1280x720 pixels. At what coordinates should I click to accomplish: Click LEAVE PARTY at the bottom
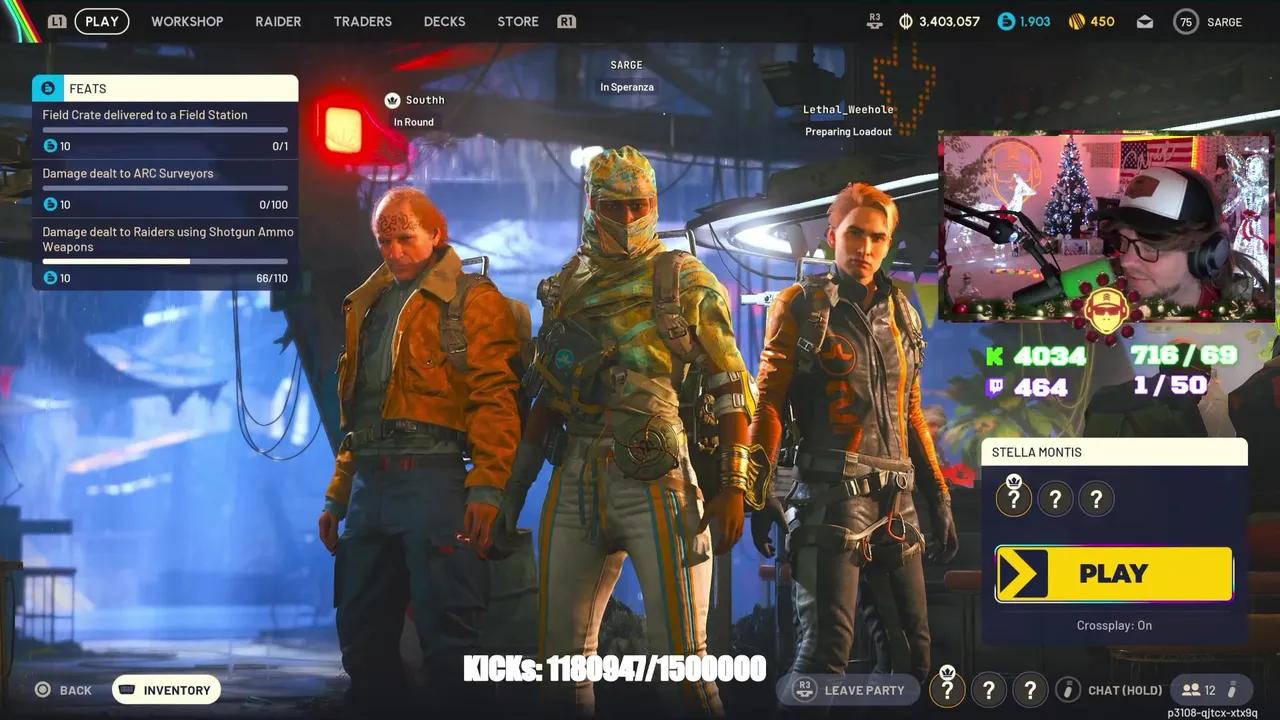(862, 689)
